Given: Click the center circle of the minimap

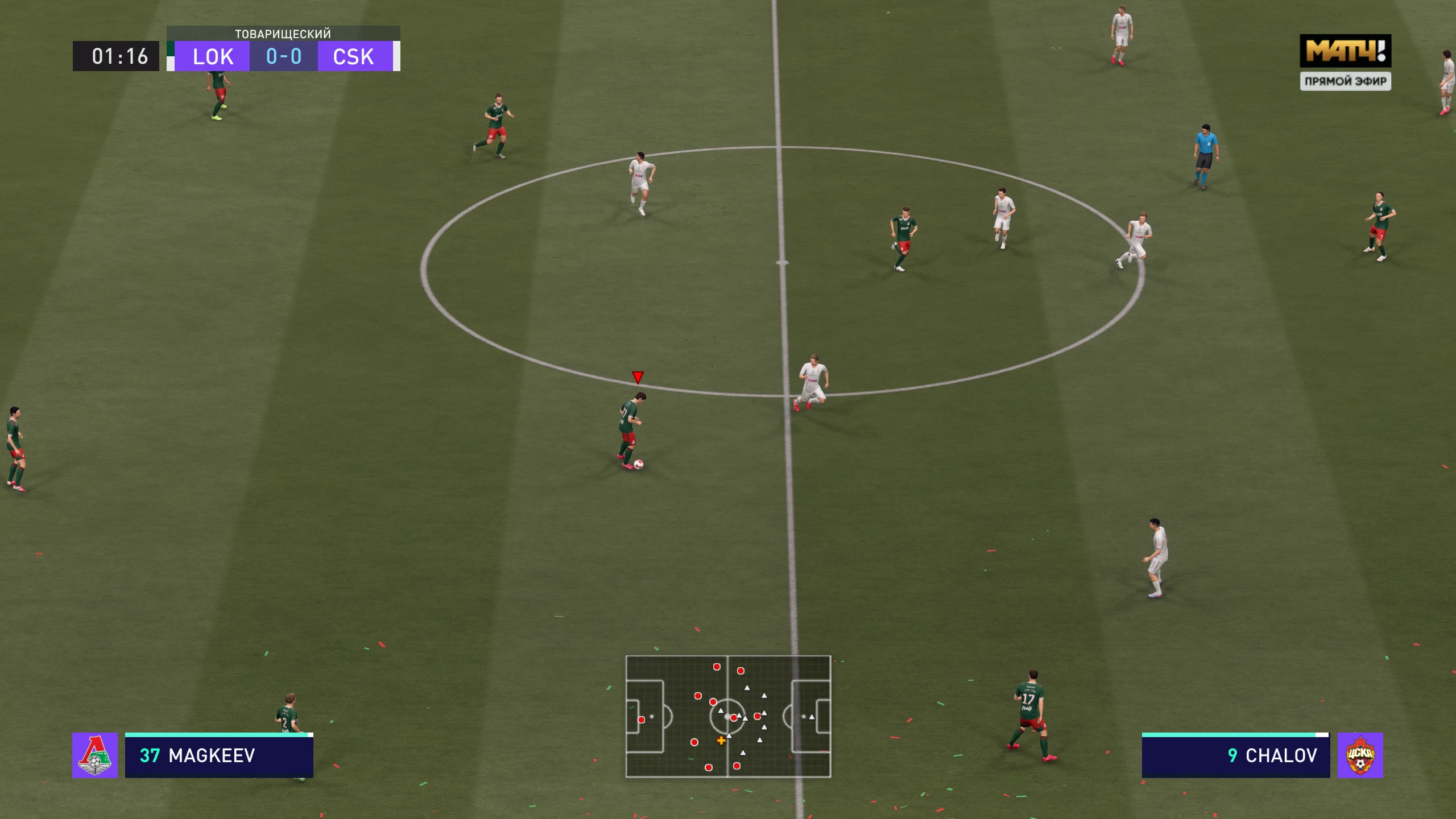Looking at the screenshot, I should (x=726, y=716).
